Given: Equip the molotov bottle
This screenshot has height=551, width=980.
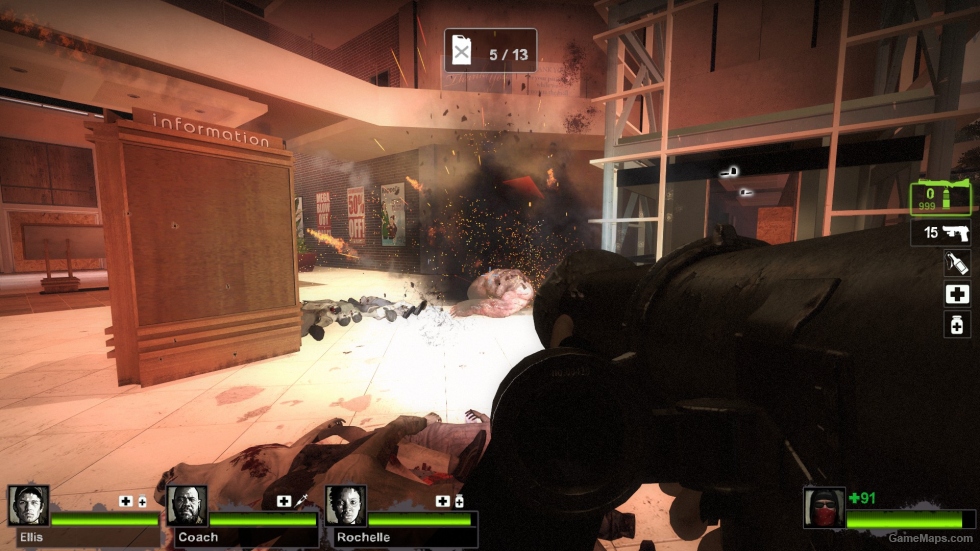Looking at the screenshot, I should click(957, 263).
